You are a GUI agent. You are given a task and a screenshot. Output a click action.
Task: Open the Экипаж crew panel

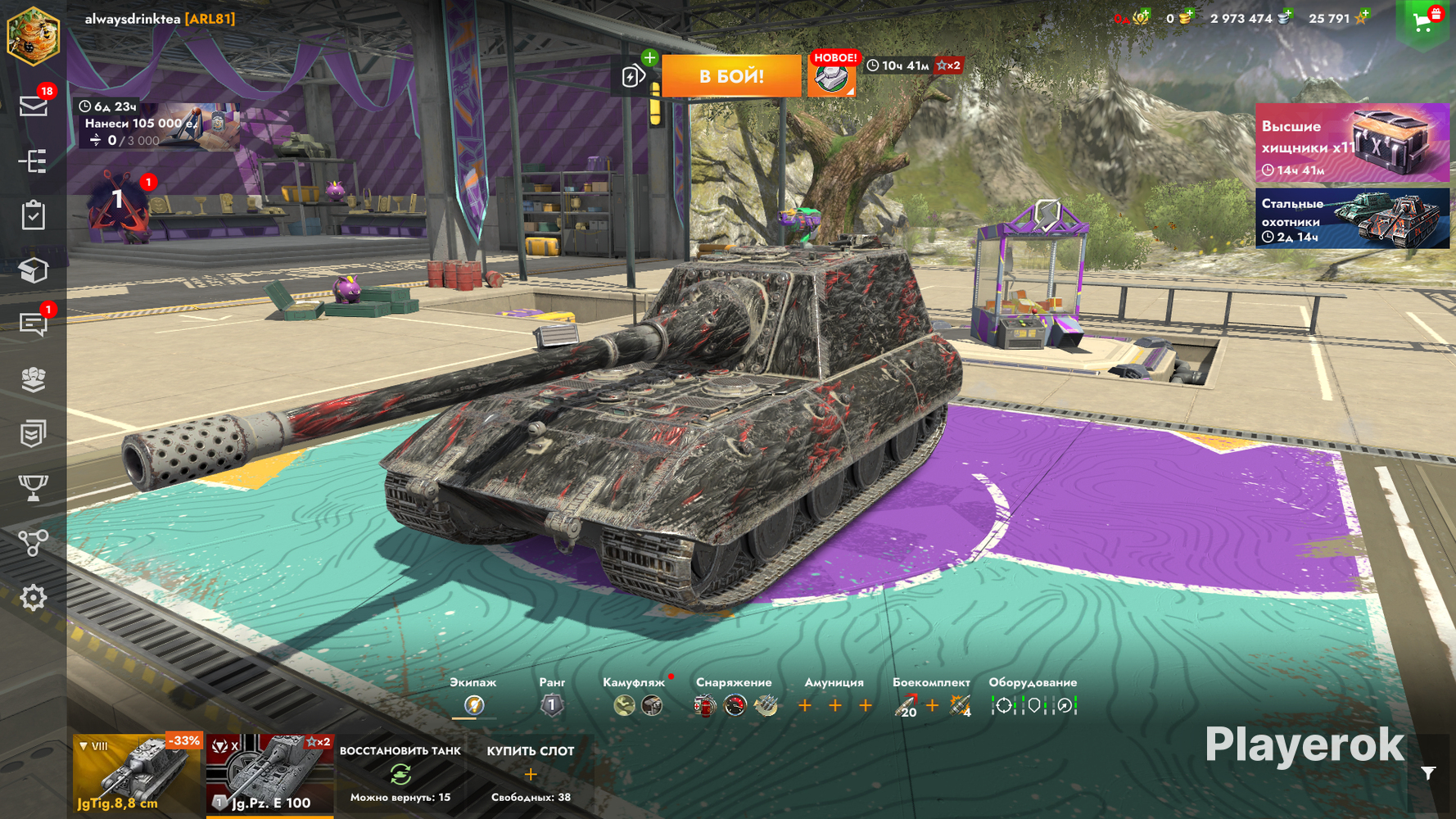(473, 704)
